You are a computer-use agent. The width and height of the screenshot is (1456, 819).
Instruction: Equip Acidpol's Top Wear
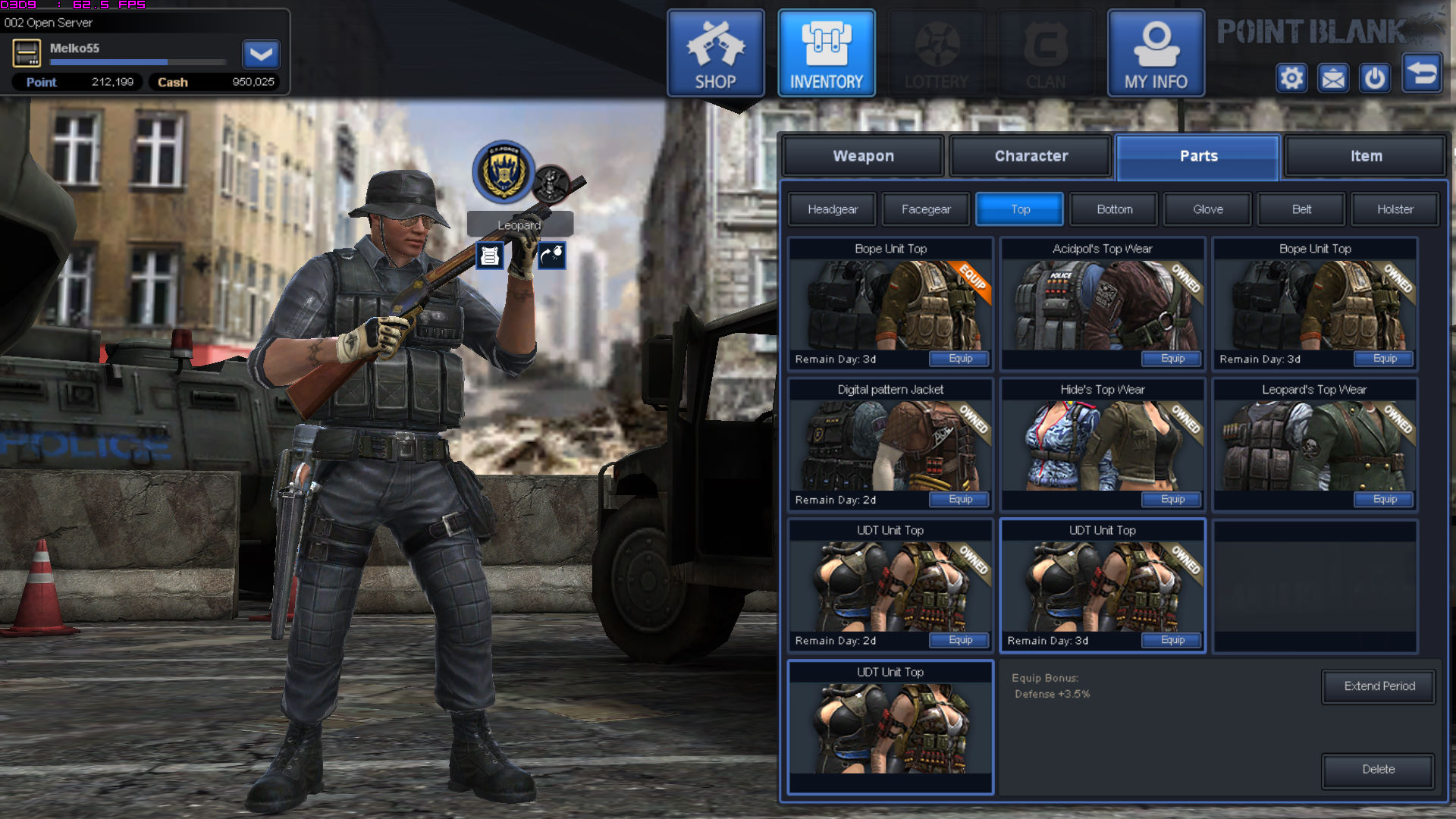pos(1172,359)
